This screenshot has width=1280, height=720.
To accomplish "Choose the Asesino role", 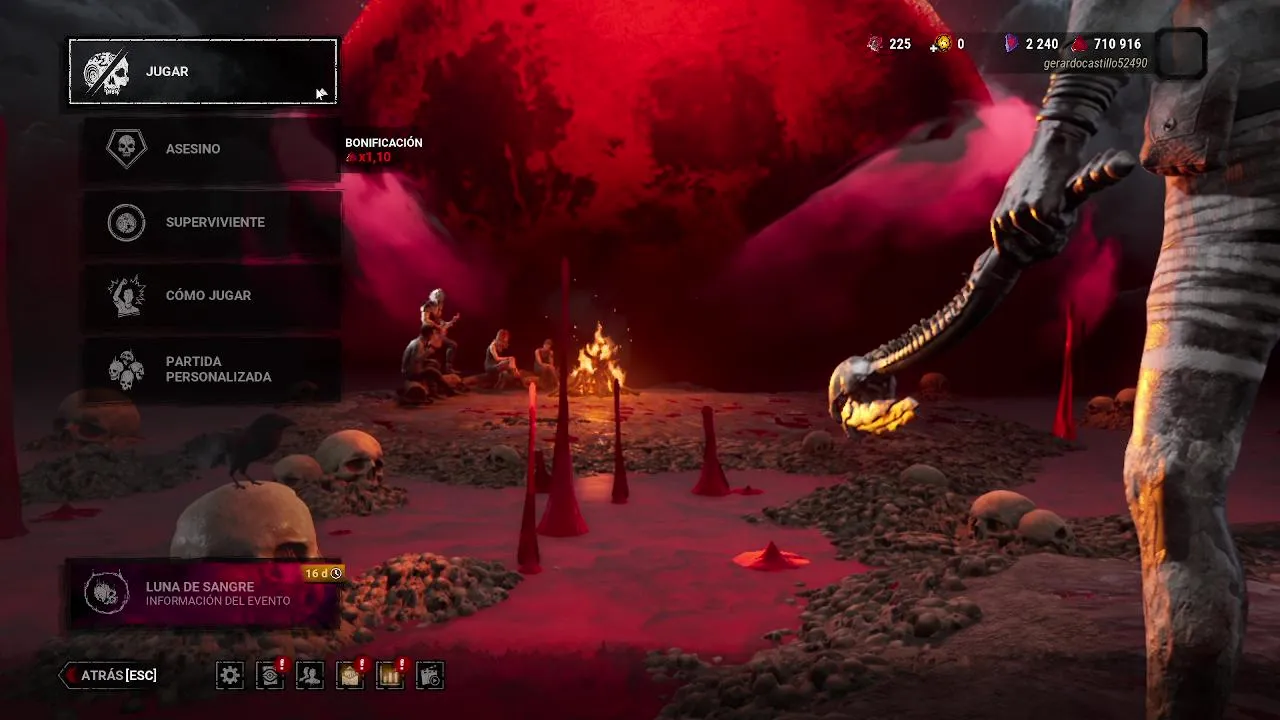I will pos(210,149).
